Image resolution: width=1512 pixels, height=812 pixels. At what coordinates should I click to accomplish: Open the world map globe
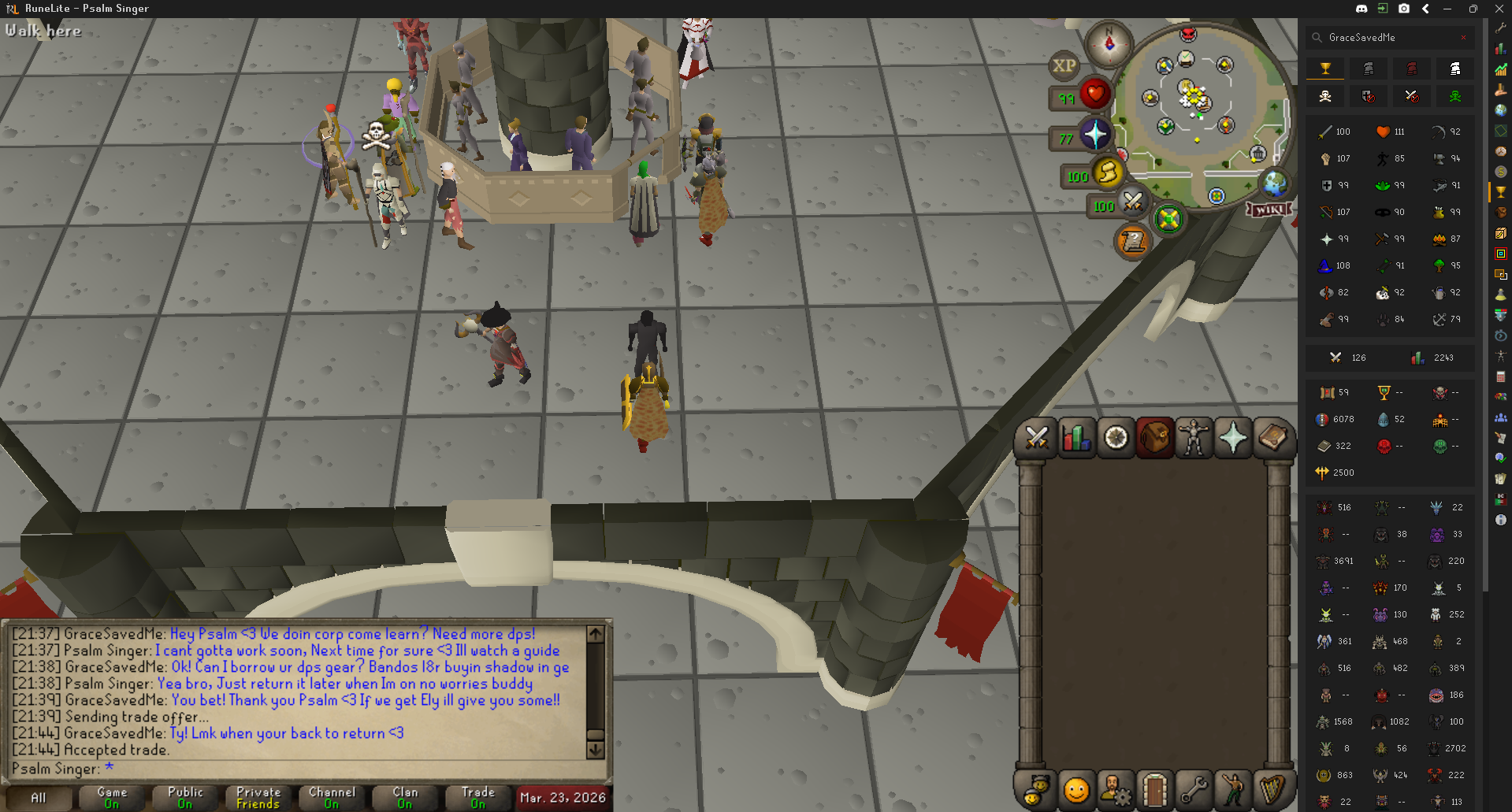[x=1274, y=184]
